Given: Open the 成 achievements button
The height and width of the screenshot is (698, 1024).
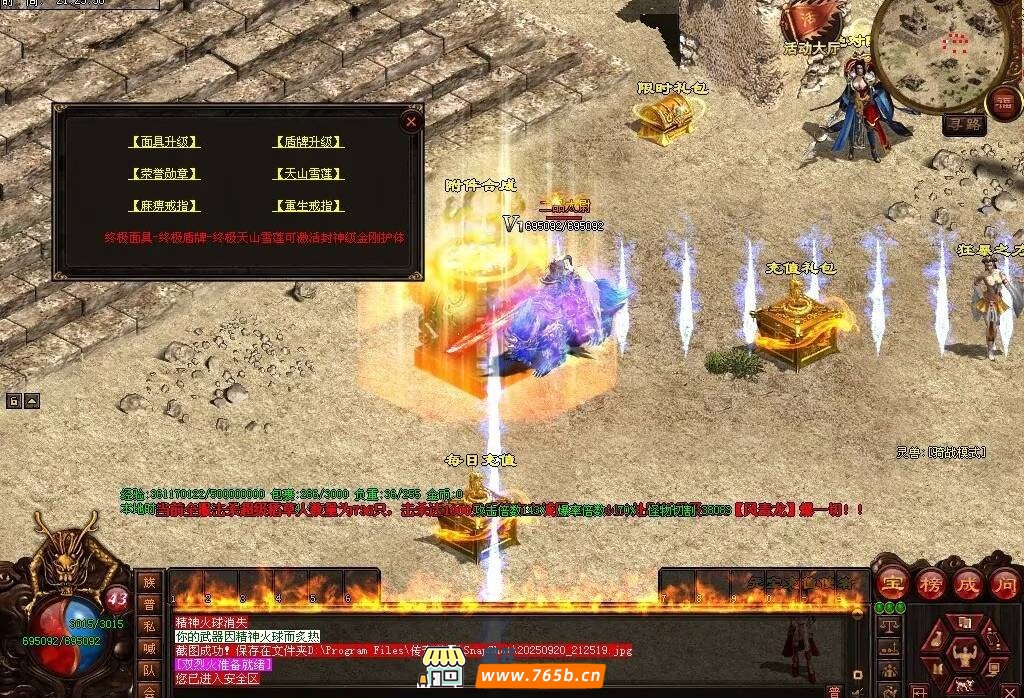Looking at the screenshot, I should coord(967,584).
